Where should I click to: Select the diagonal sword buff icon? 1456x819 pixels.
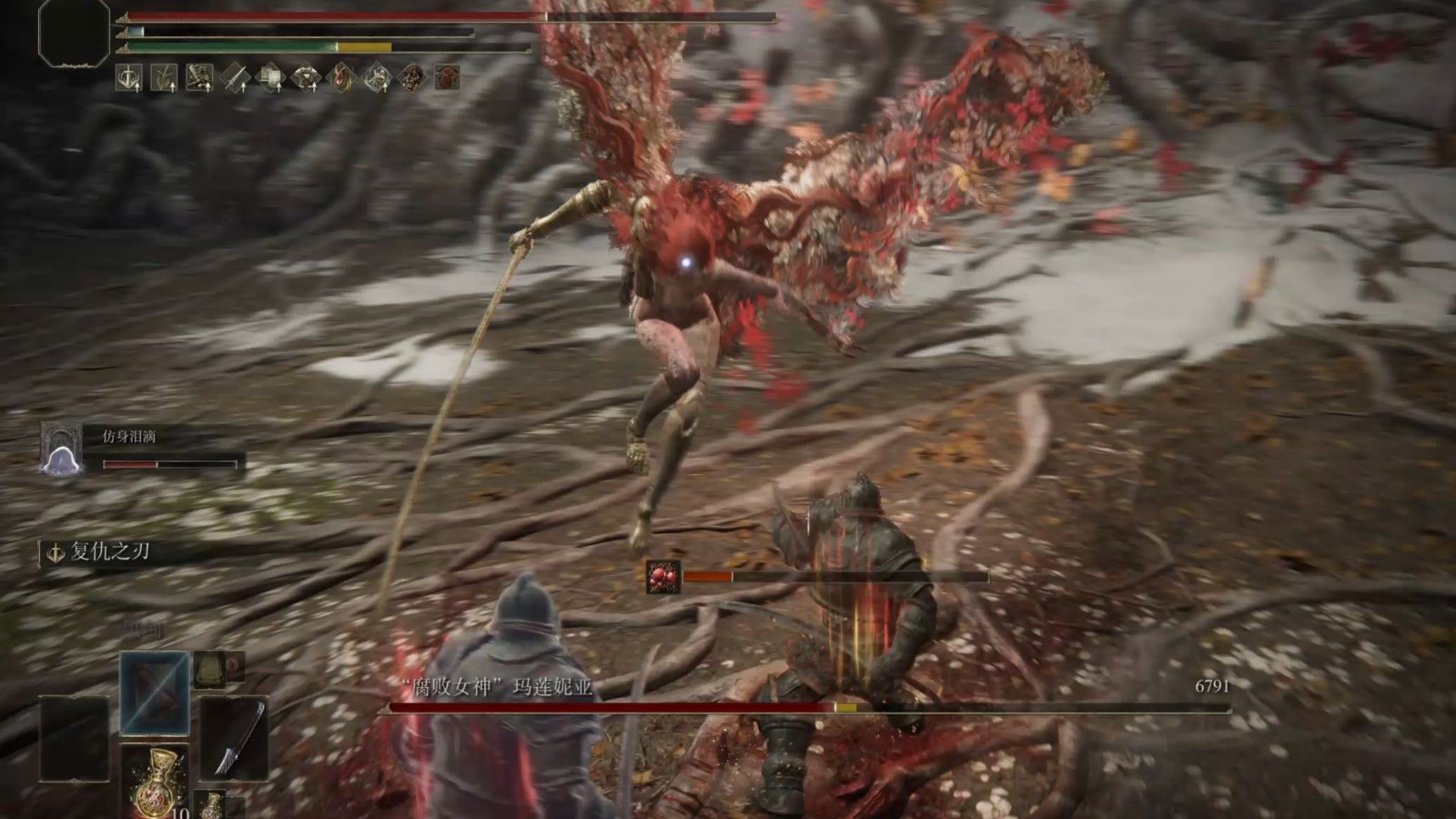(235, 78)
